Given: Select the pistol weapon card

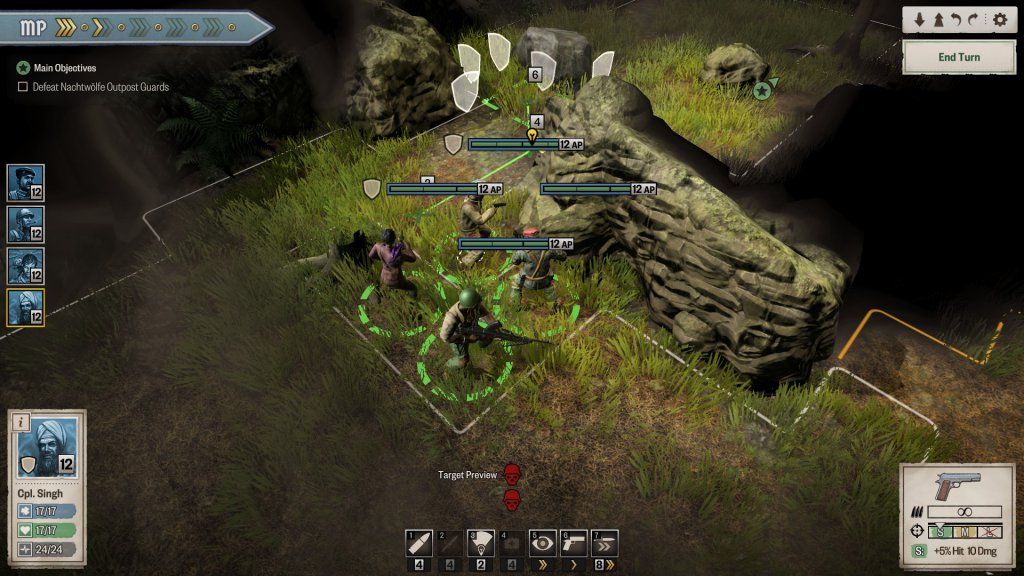Looking at the screenshot, I should [x=955, y=487].
